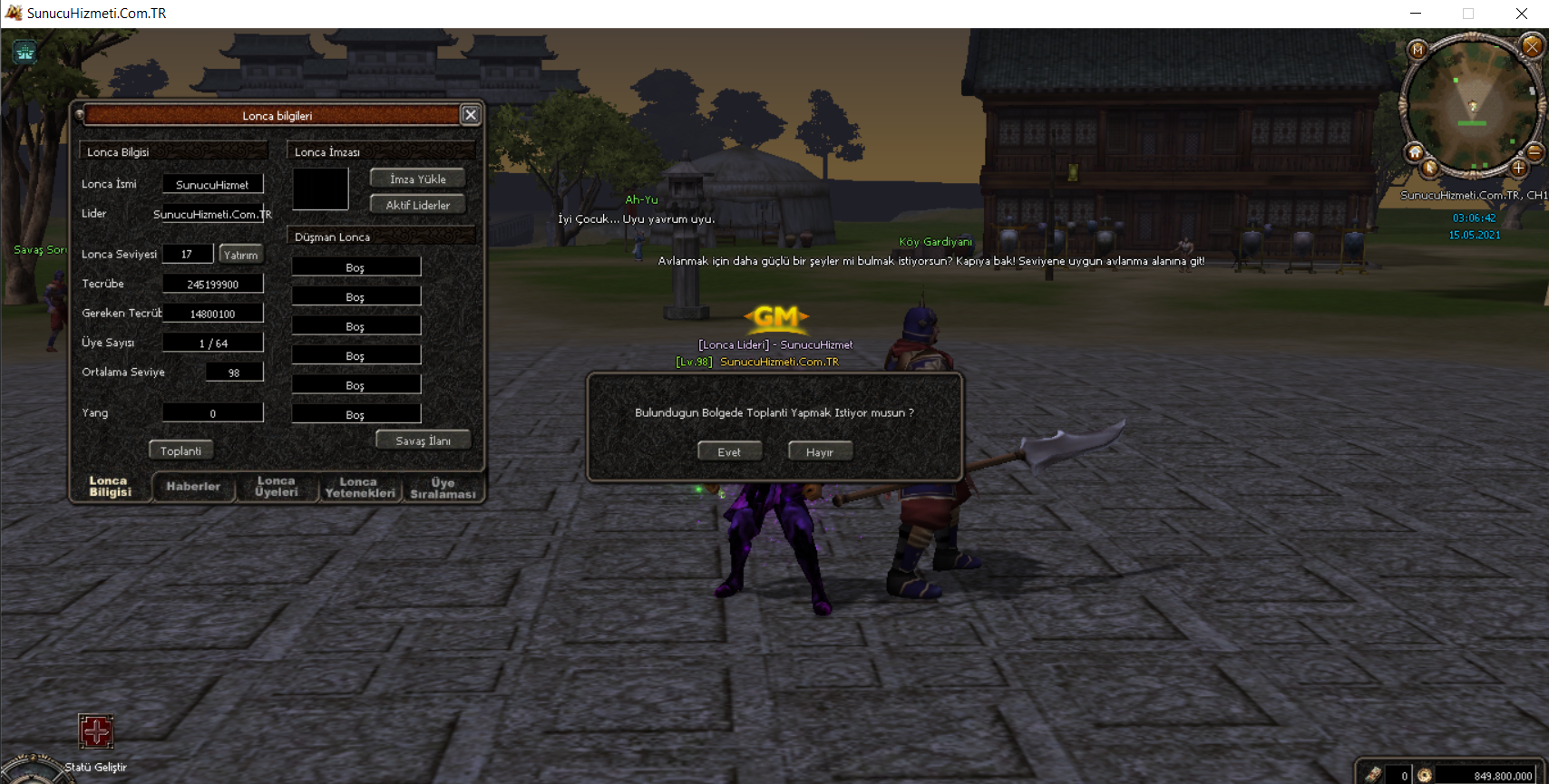Click the minimap's plus zoom button
Screen dimensions: 1549x784
[1519, 168]
